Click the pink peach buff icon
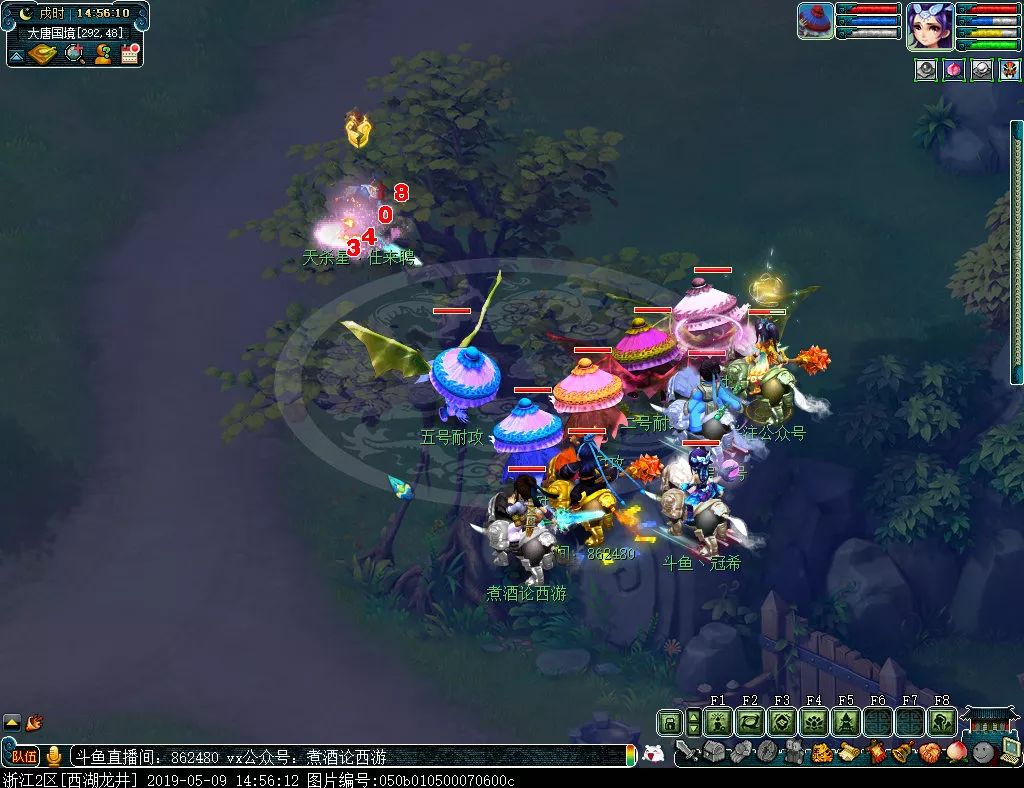1024x788 pixels. (954, 70)
